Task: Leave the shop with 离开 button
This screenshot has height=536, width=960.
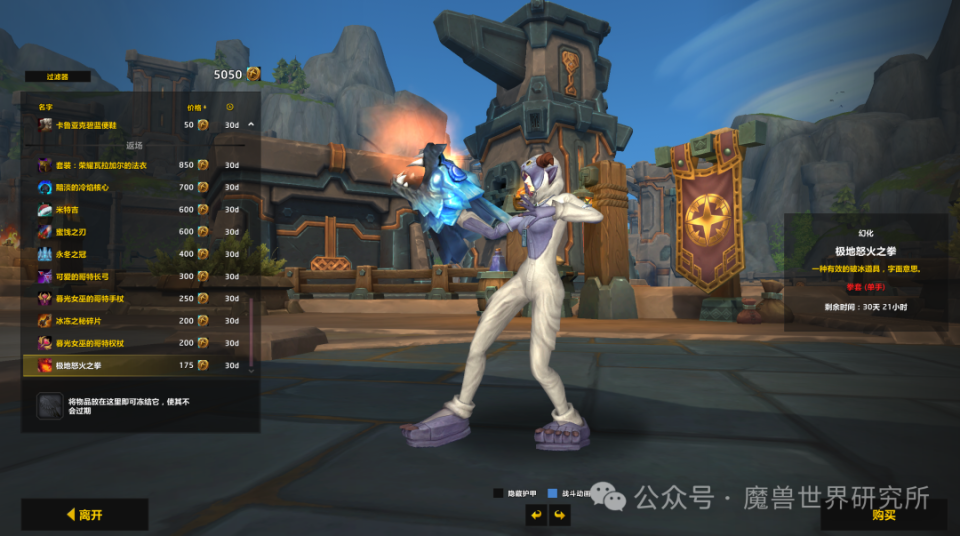Action: [x=85, y=515]
